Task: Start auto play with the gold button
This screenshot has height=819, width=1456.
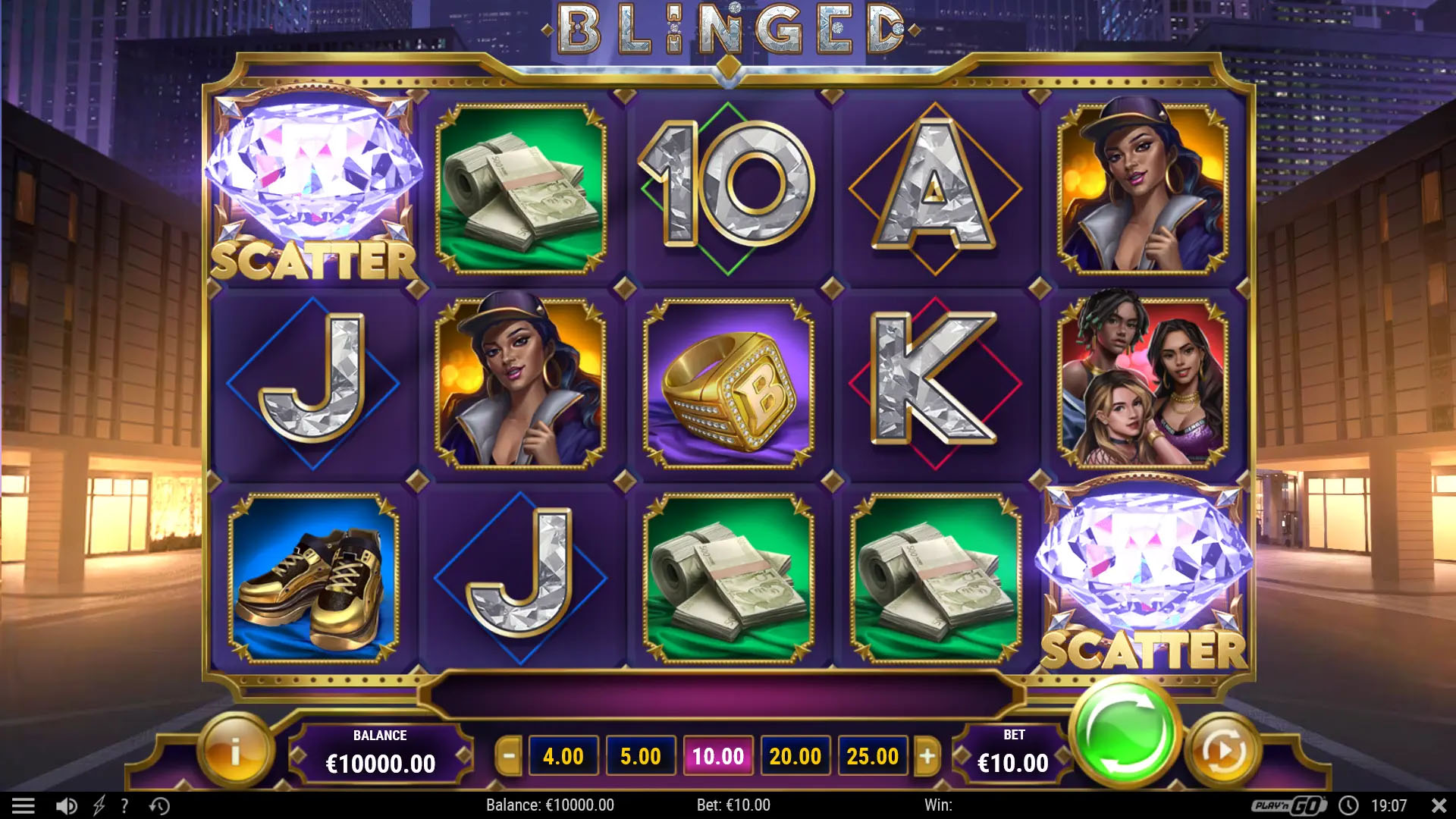Action: pos(1222,752)
